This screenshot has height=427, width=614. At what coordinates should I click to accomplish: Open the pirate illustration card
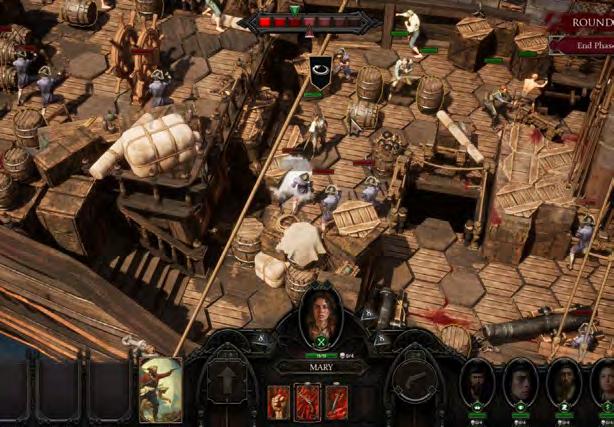click(x=160, y=389)
